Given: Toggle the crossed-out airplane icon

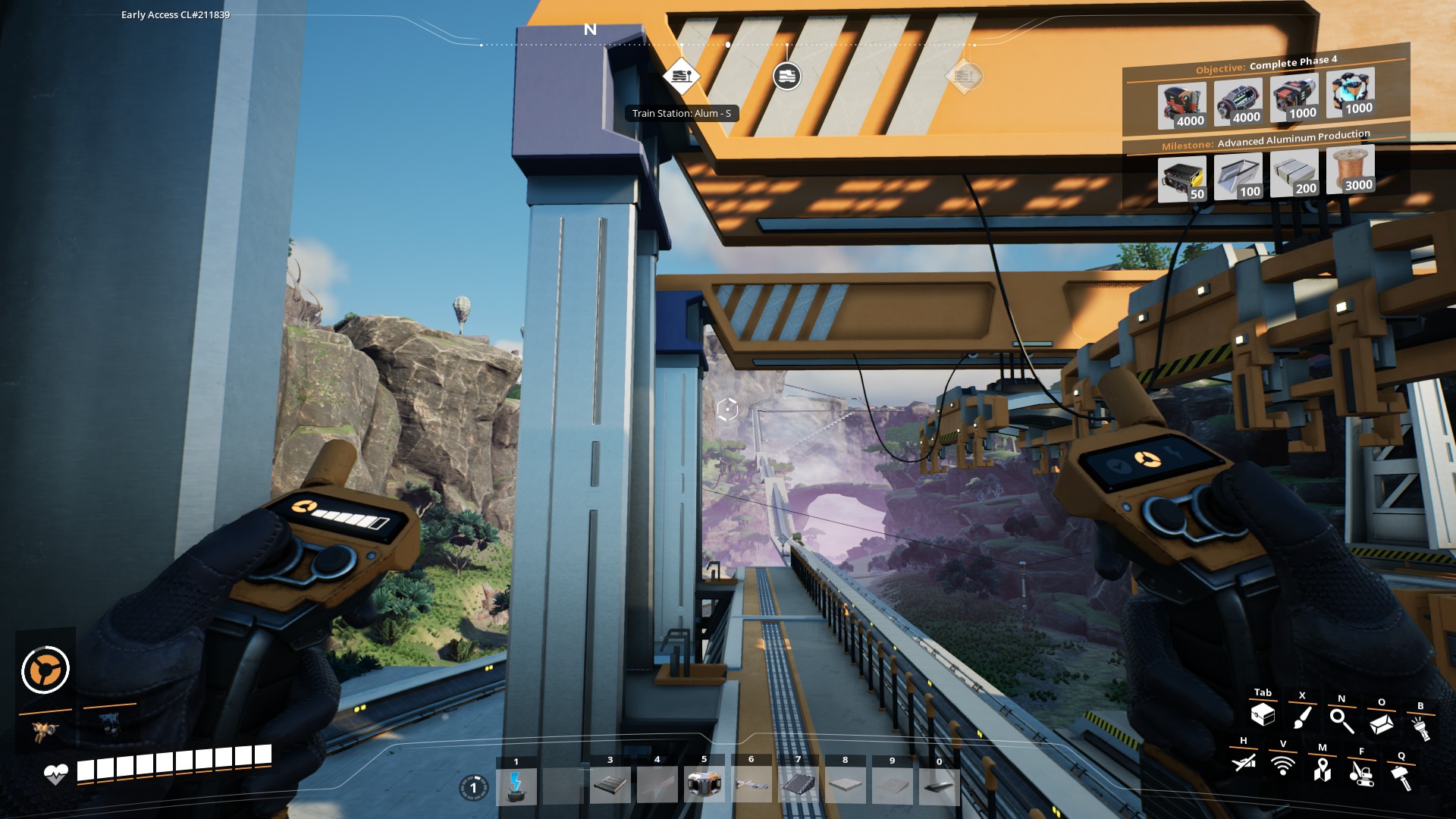Looking at the screenshot, I should [x=1244, y=761].
